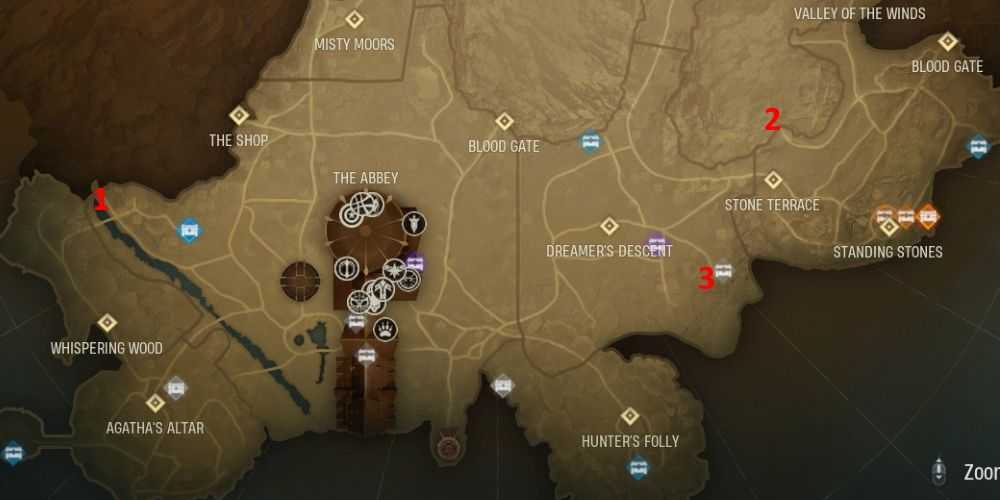Pick the Whispering Wood location marker
Viewport: 1000px width, 500px height.
pos(107,323)
